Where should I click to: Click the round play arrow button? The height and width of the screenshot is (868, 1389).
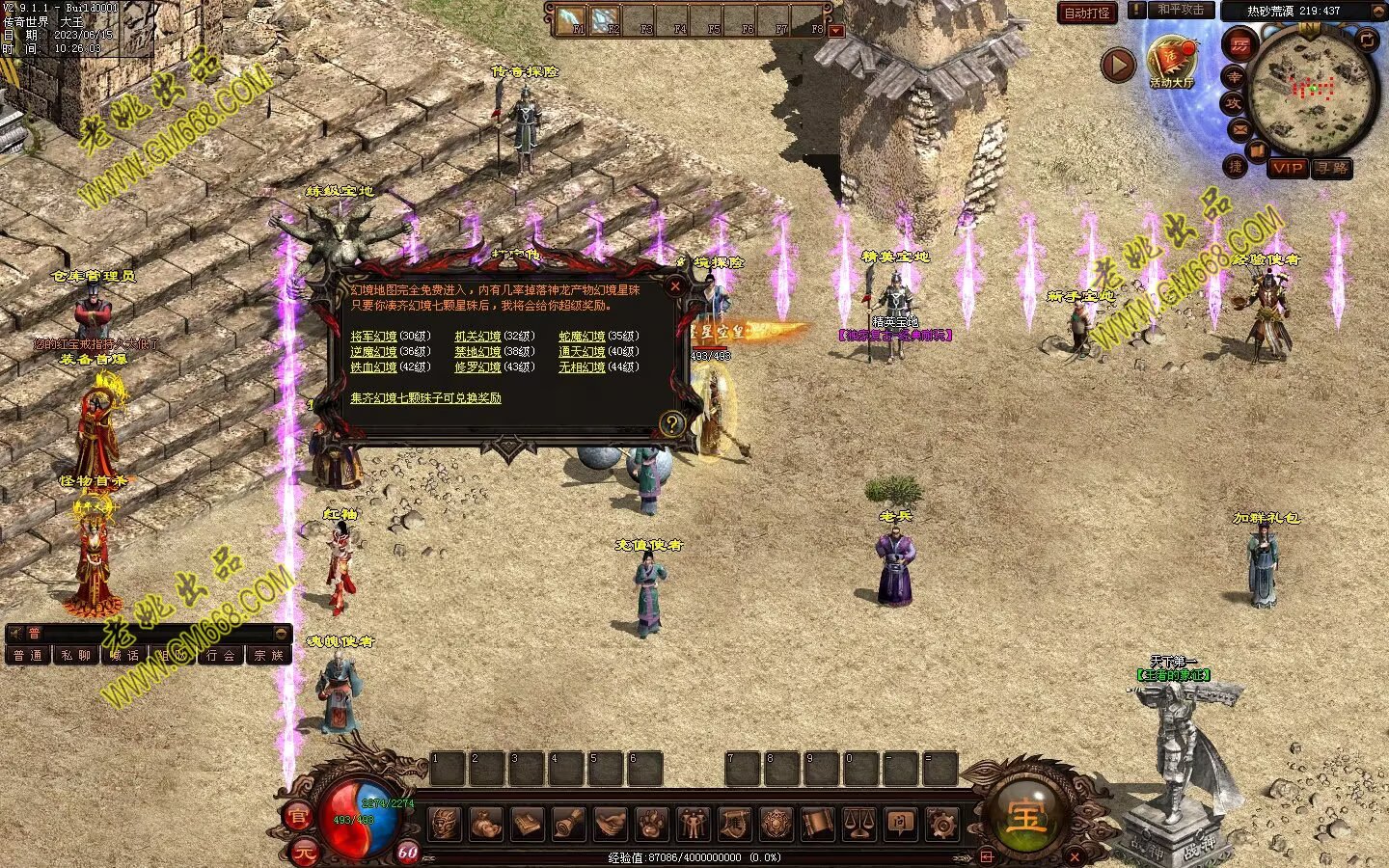[1119, 66]
